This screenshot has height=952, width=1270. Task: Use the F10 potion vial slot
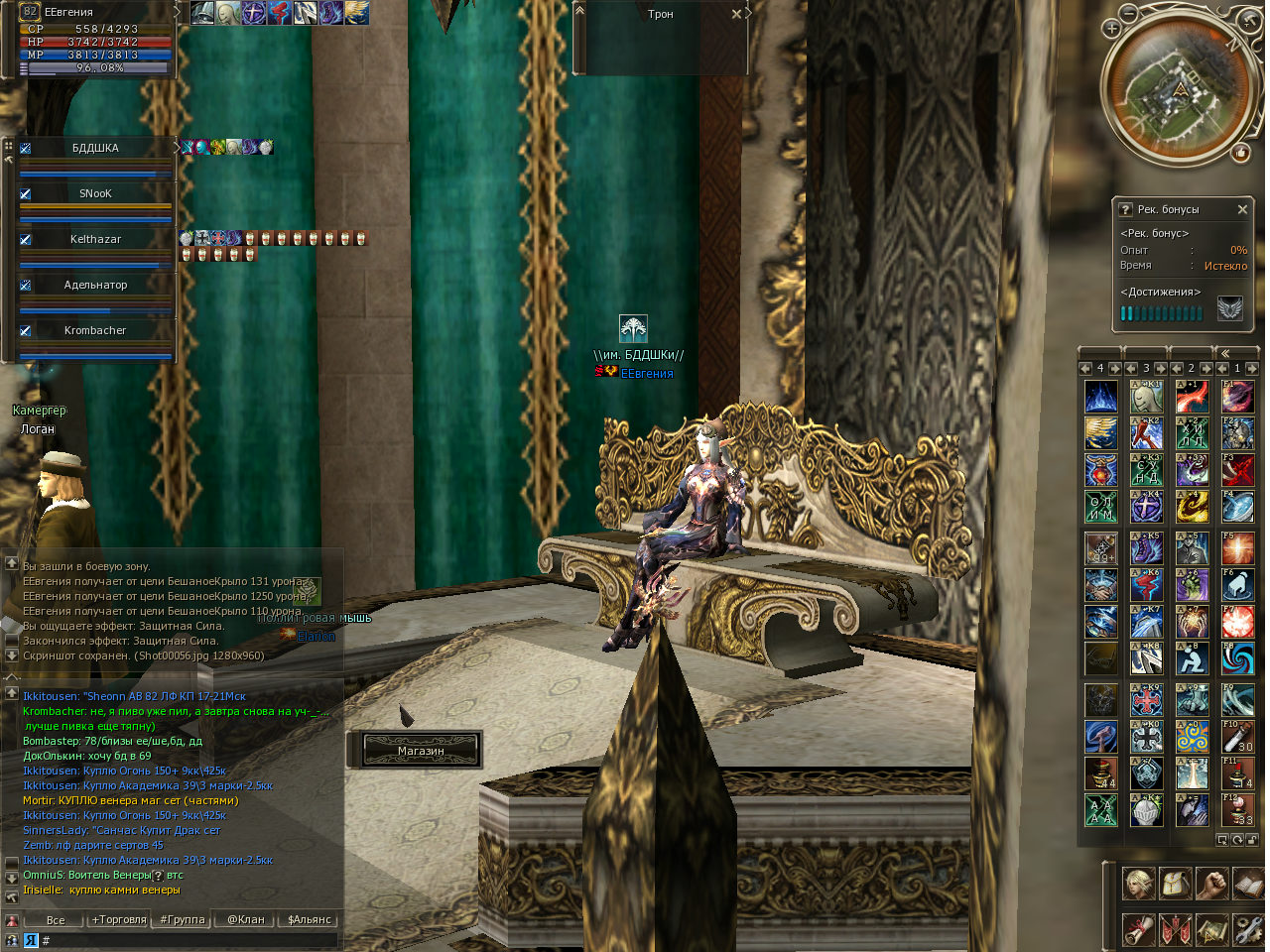(1237, 736)
